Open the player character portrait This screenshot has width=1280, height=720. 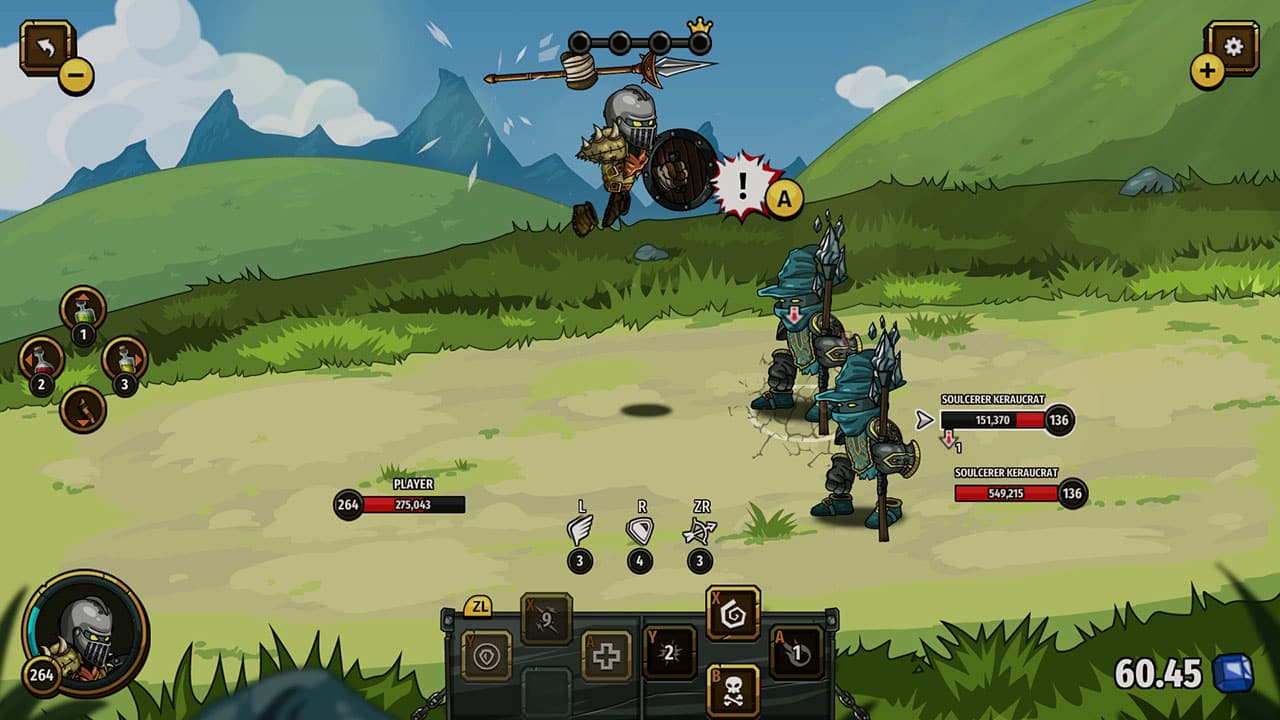[x=86, y=633]
